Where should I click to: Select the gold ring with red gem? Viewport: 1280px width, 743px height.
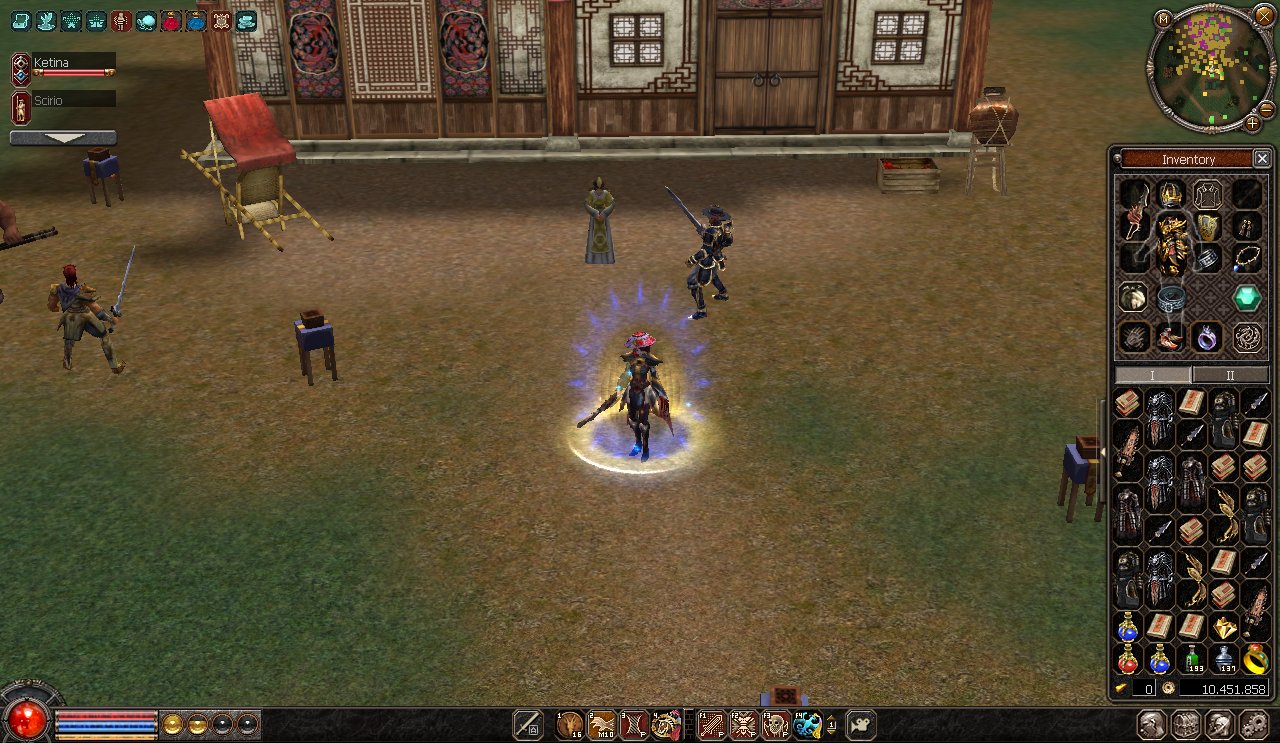click(1255, 658)
